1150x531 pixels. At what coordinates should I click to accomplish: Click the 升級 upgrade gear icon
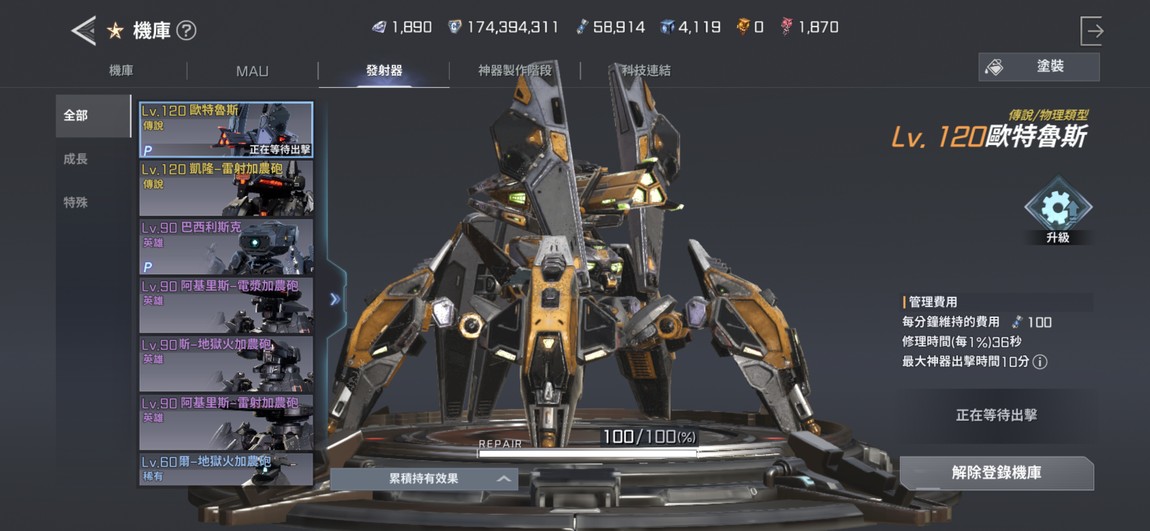[1057, 209]
